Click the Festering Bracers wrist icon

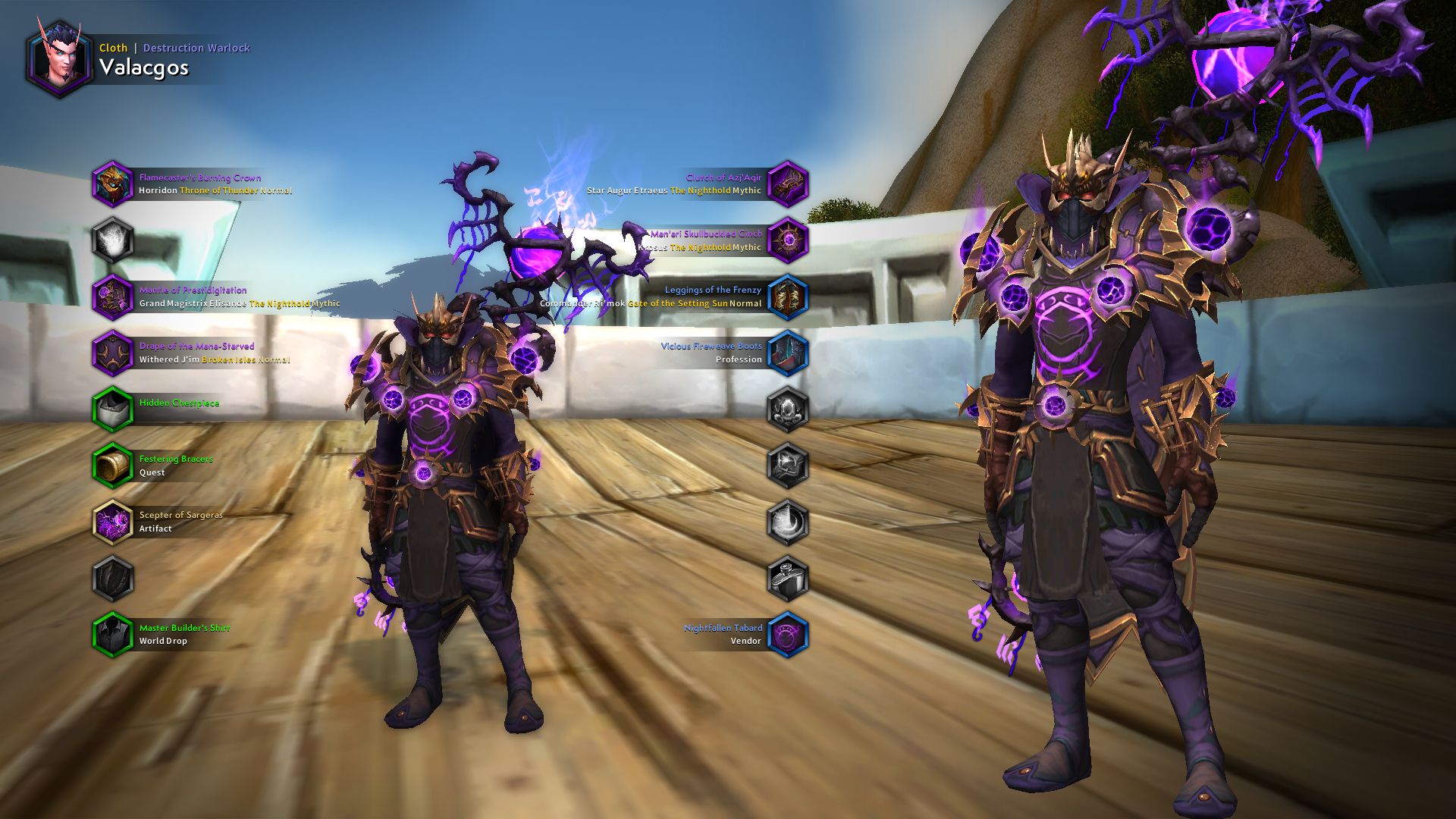(x=114, y=465)
